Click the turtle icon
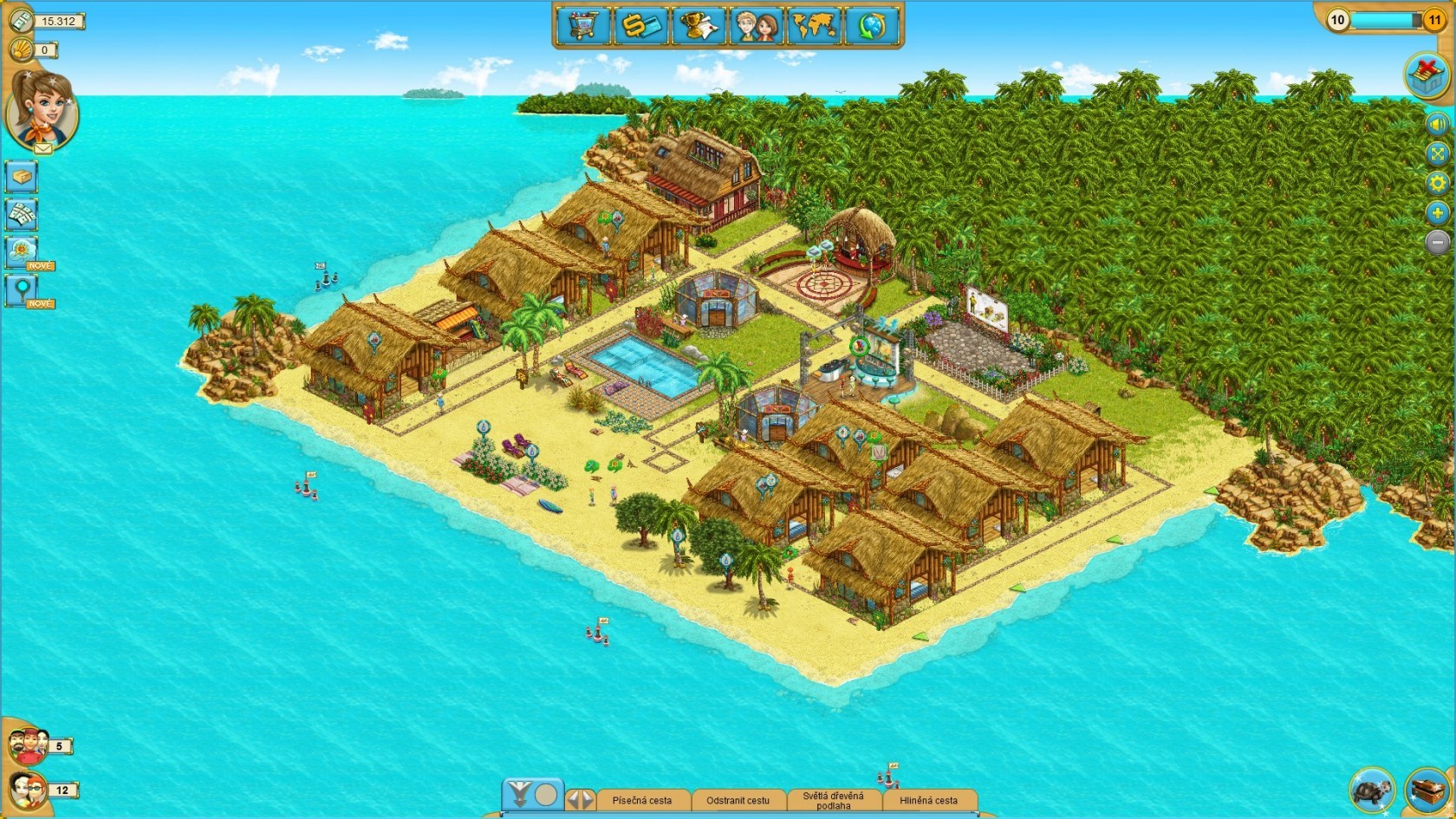 coord(1372,790)
